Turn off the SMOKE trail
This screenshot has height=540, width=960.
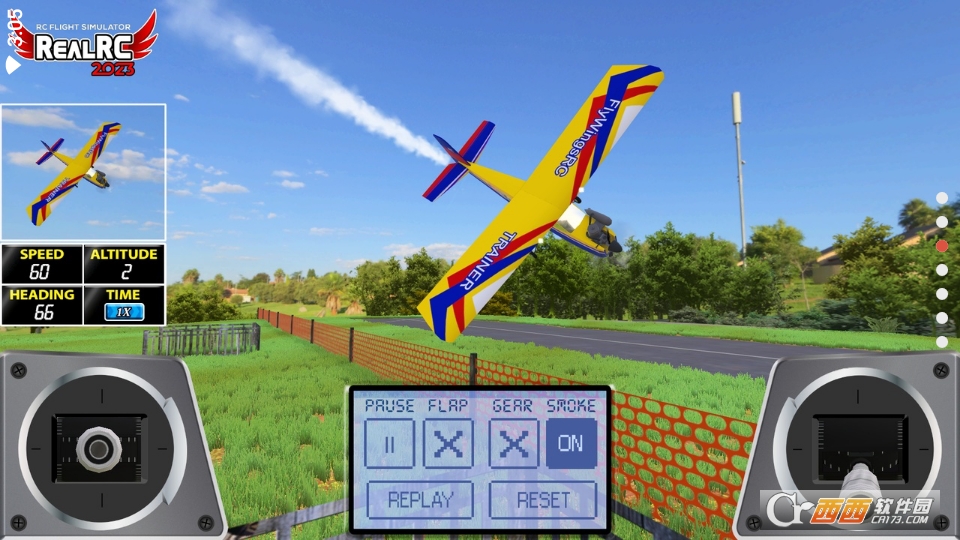pos(571,443)
